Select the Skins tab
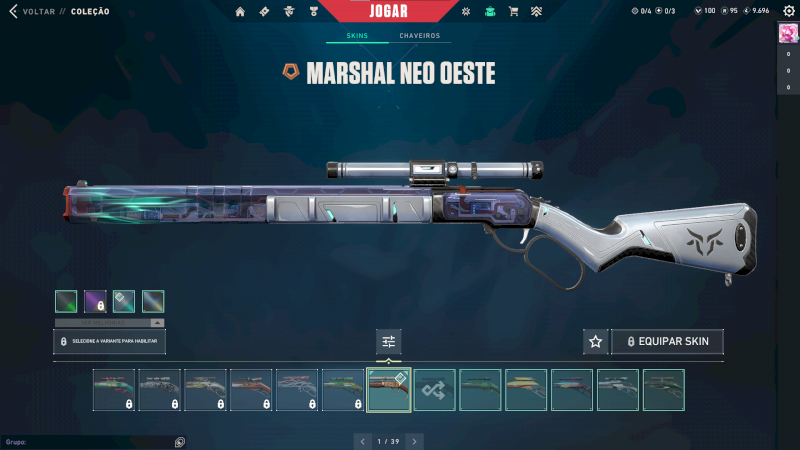This screenshot has width=800, height=450. tap(357, 36)
